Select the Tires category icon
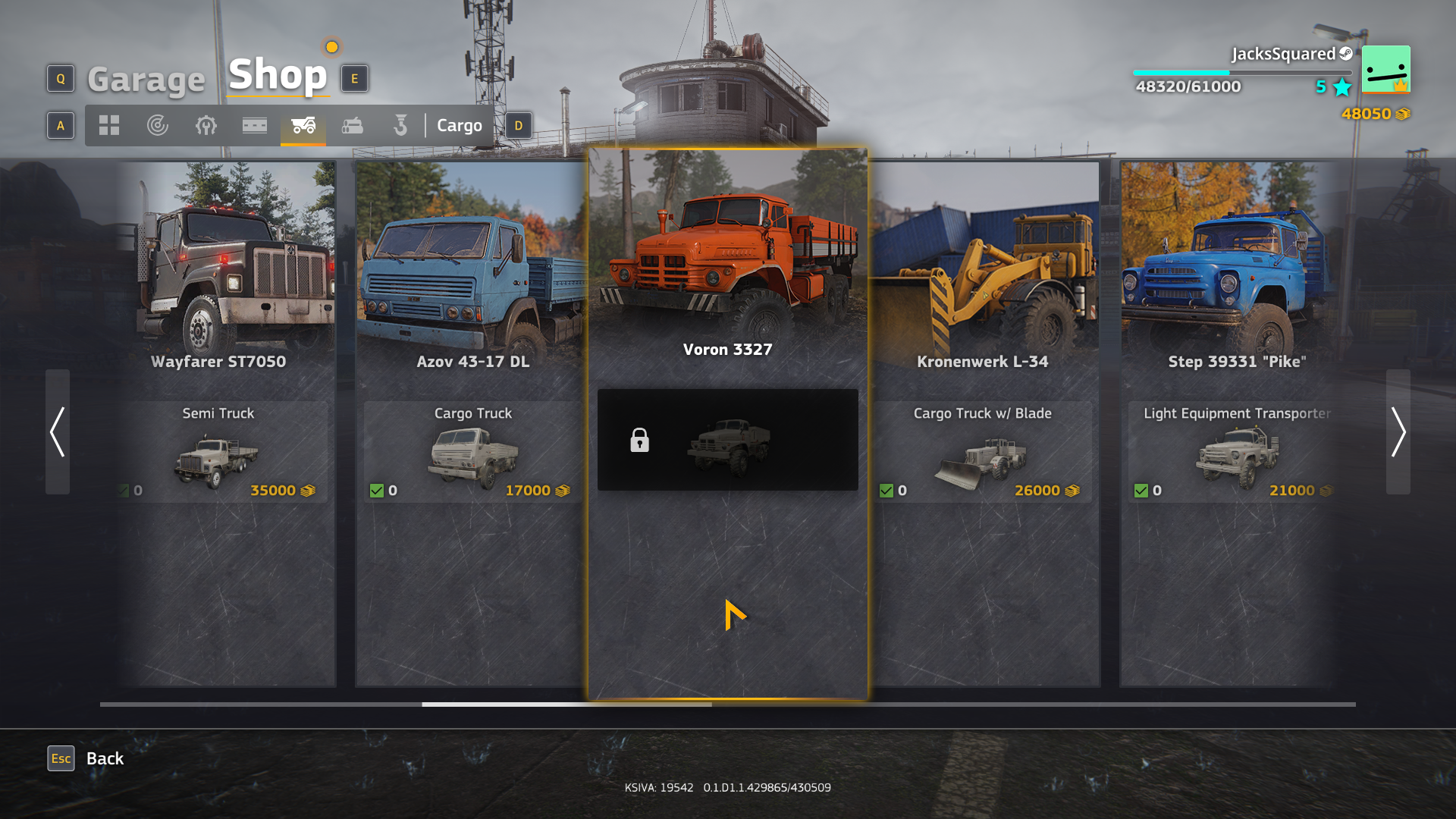Image resolution: width=1456 pixels, height=819 pixels. [x=157, y=125]
